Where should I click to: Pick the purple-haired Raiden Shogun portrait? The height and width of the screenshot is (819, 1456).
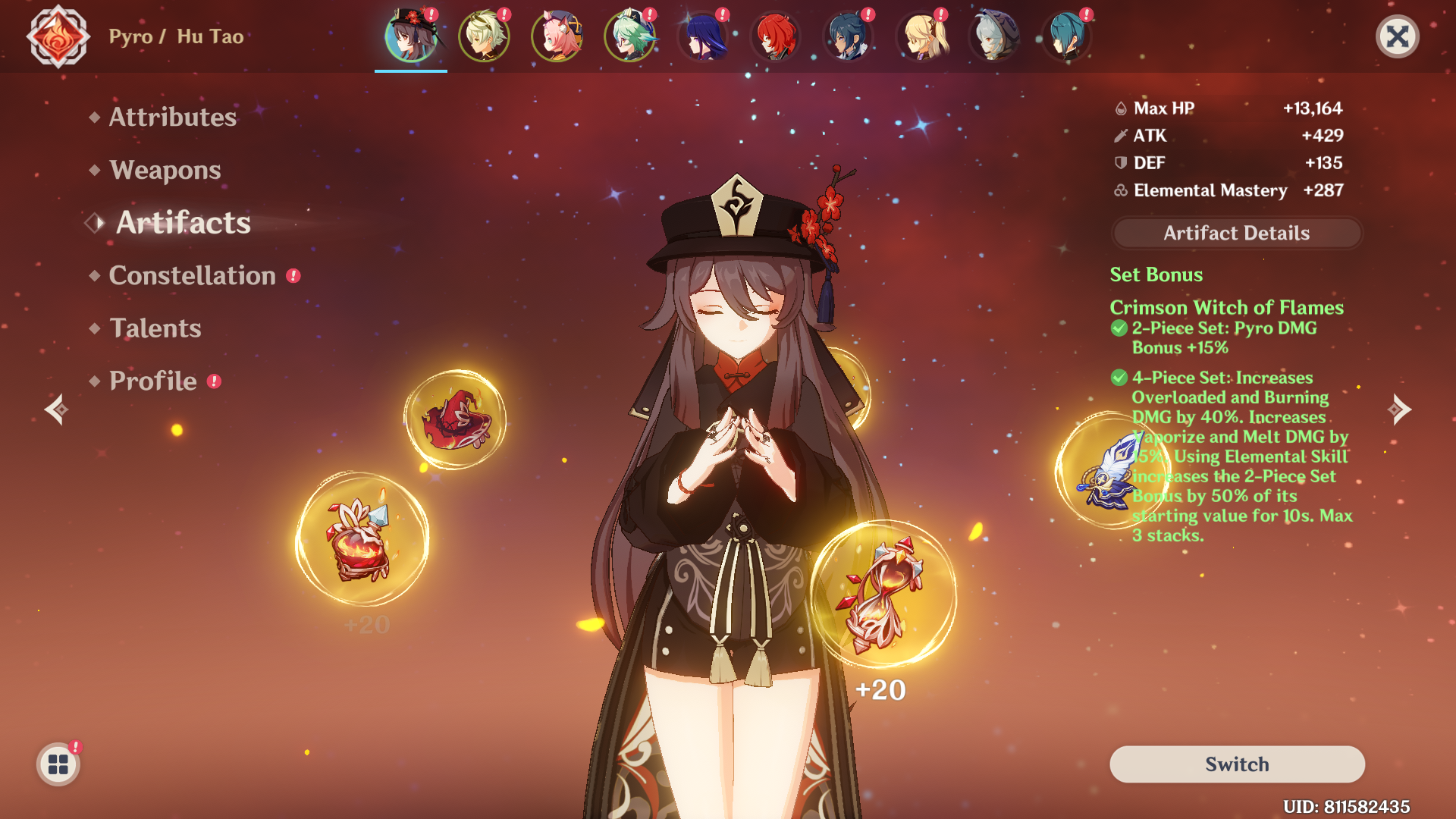click(702, 36)
